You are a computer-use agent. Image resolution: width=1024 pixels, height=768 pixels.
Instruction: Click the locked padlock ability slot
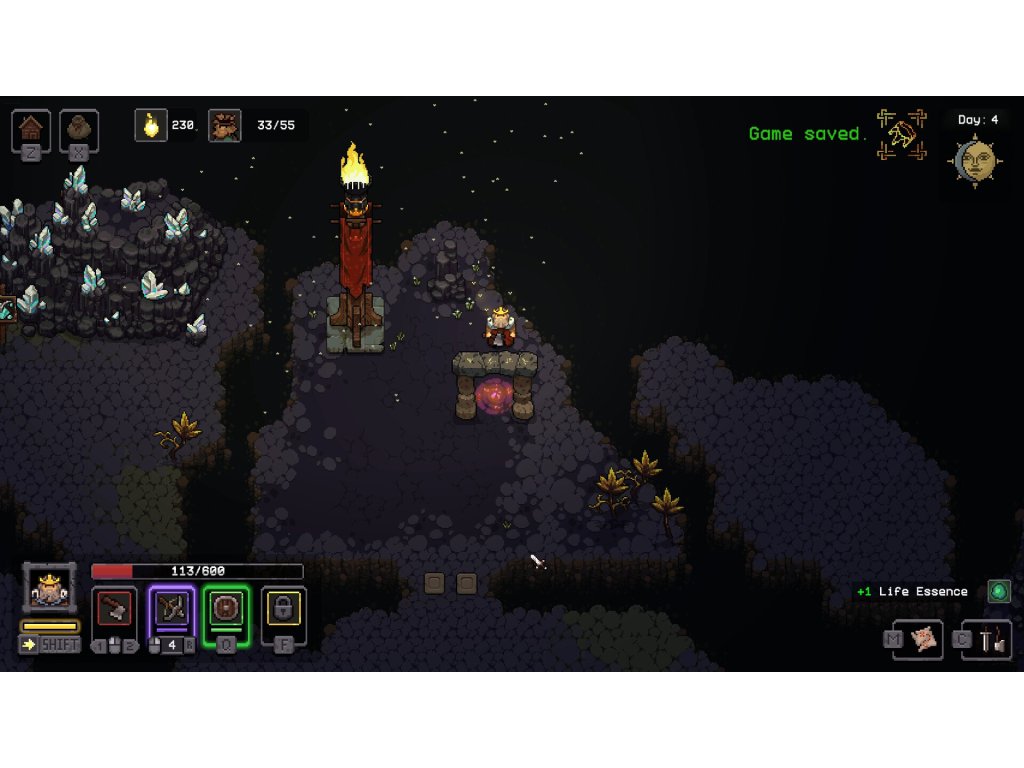284,608
